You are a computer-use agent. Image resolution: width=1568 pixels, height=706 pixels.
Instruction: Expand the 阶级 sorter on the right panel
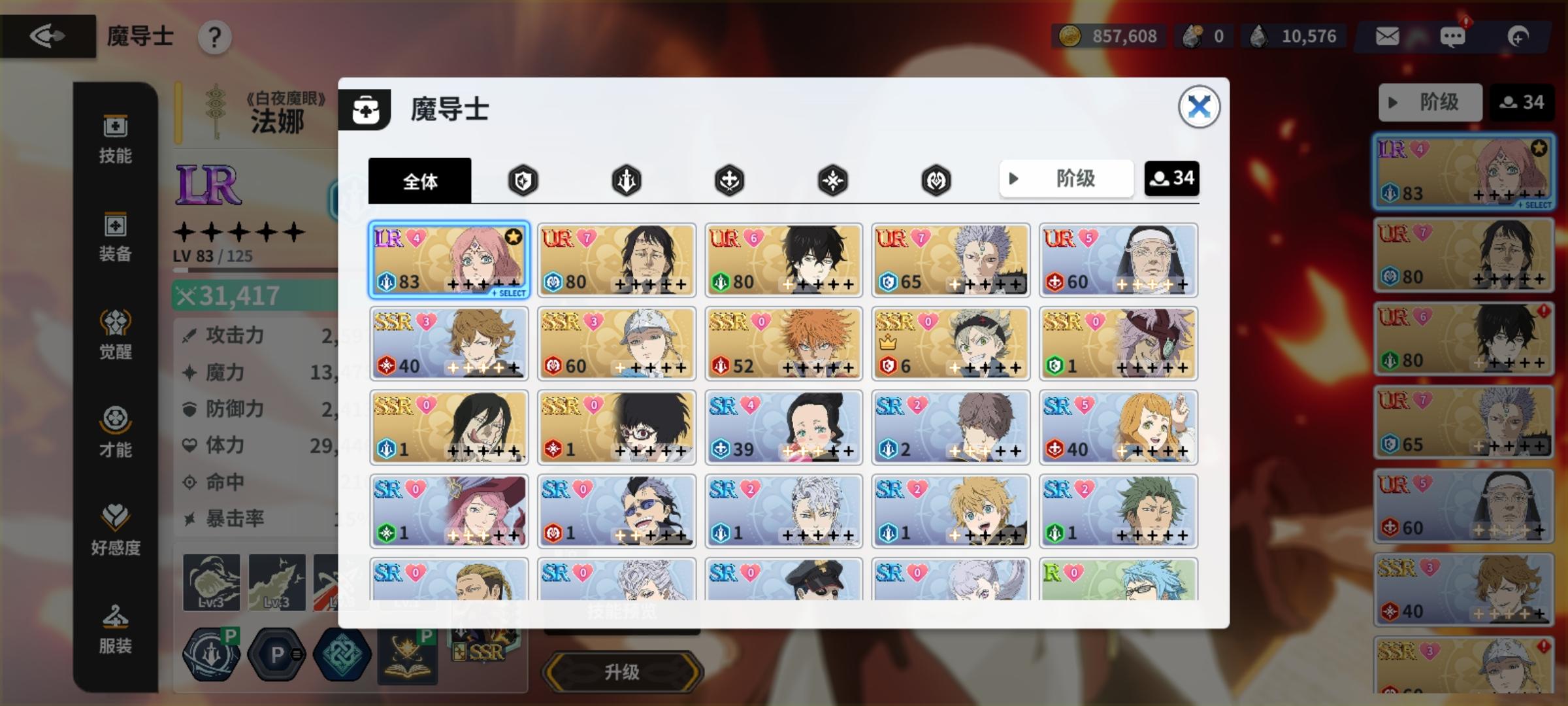coord(1429,102)
